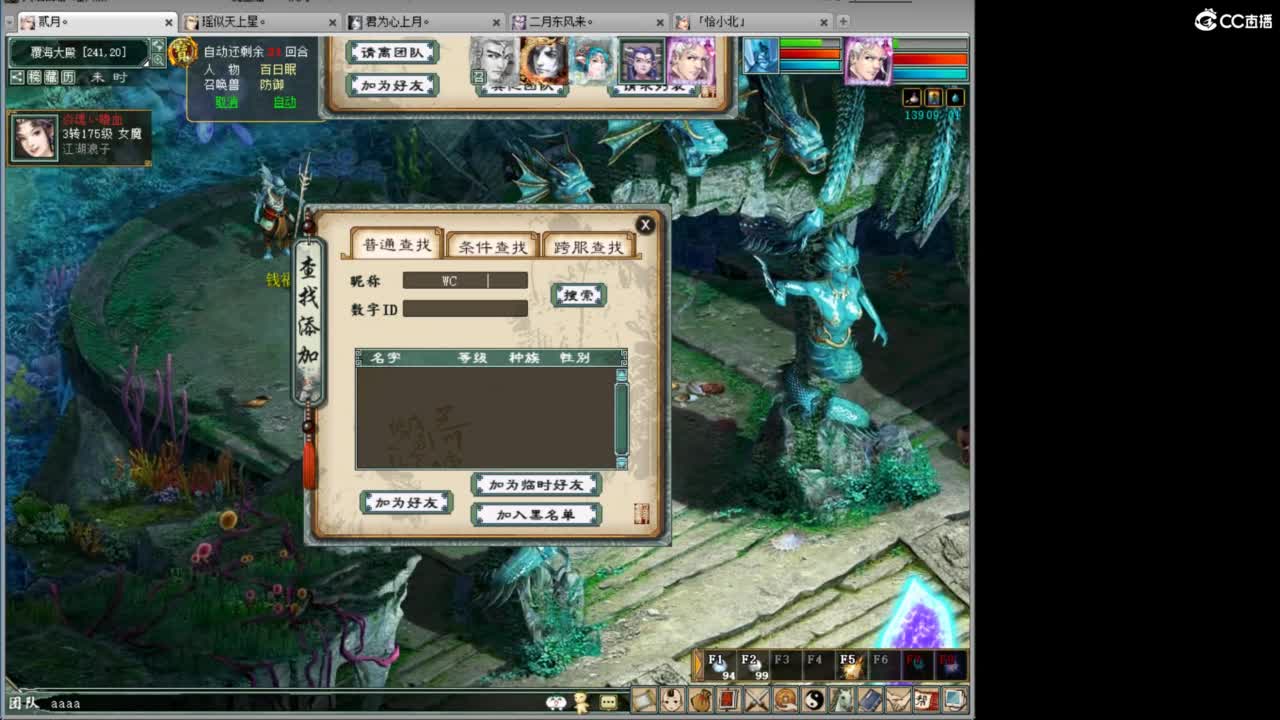
Task: Enable the green 自动 auto option
Action: point(285,101)
